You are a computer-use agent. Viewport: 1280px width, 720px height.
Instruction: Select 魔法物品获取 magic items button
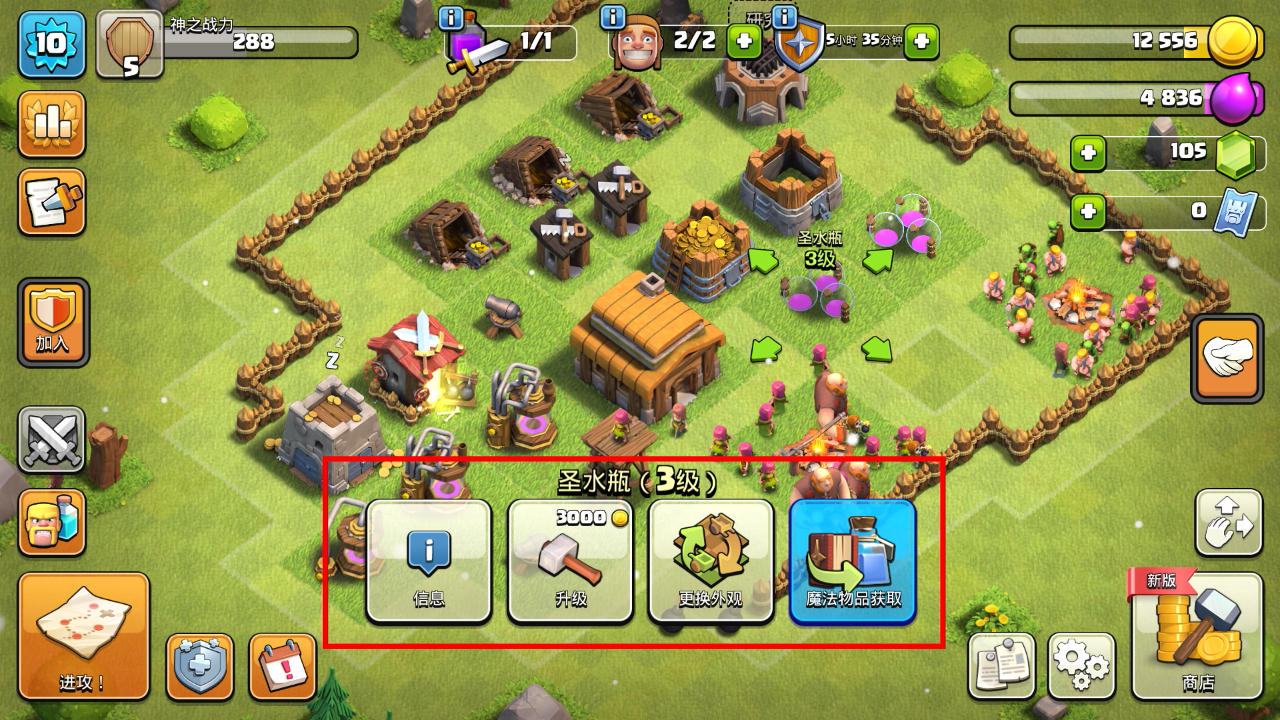(x=853, y=561)
